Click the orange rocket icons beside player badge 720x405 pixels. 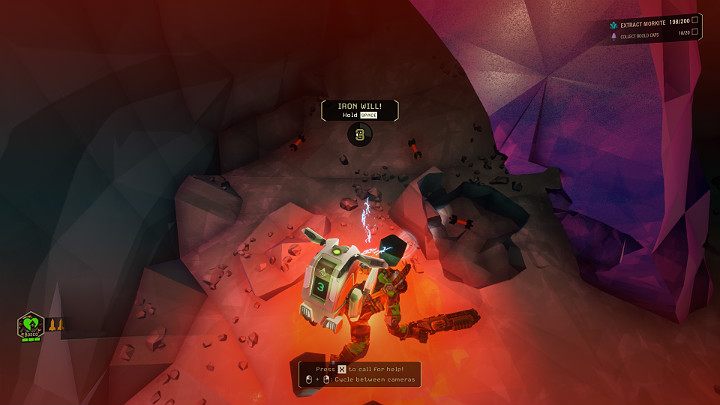pyautogui.click(x=55, y=323)
